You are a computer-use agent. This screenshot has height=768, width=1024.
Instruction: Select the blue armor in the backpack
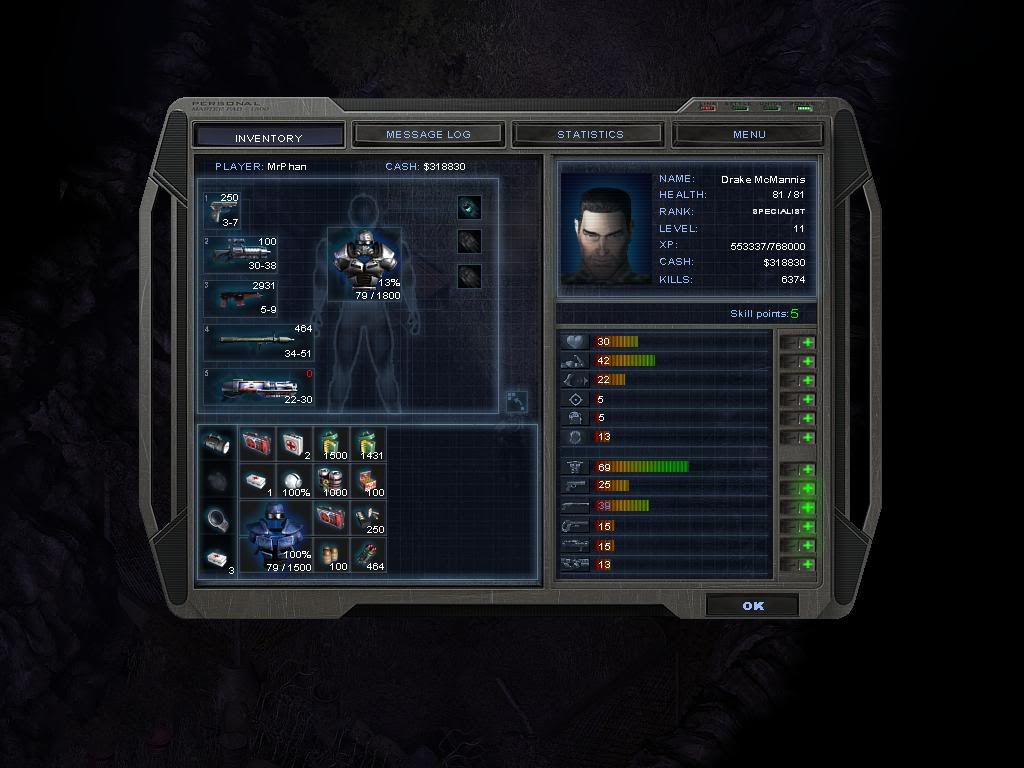pos(275,541)
